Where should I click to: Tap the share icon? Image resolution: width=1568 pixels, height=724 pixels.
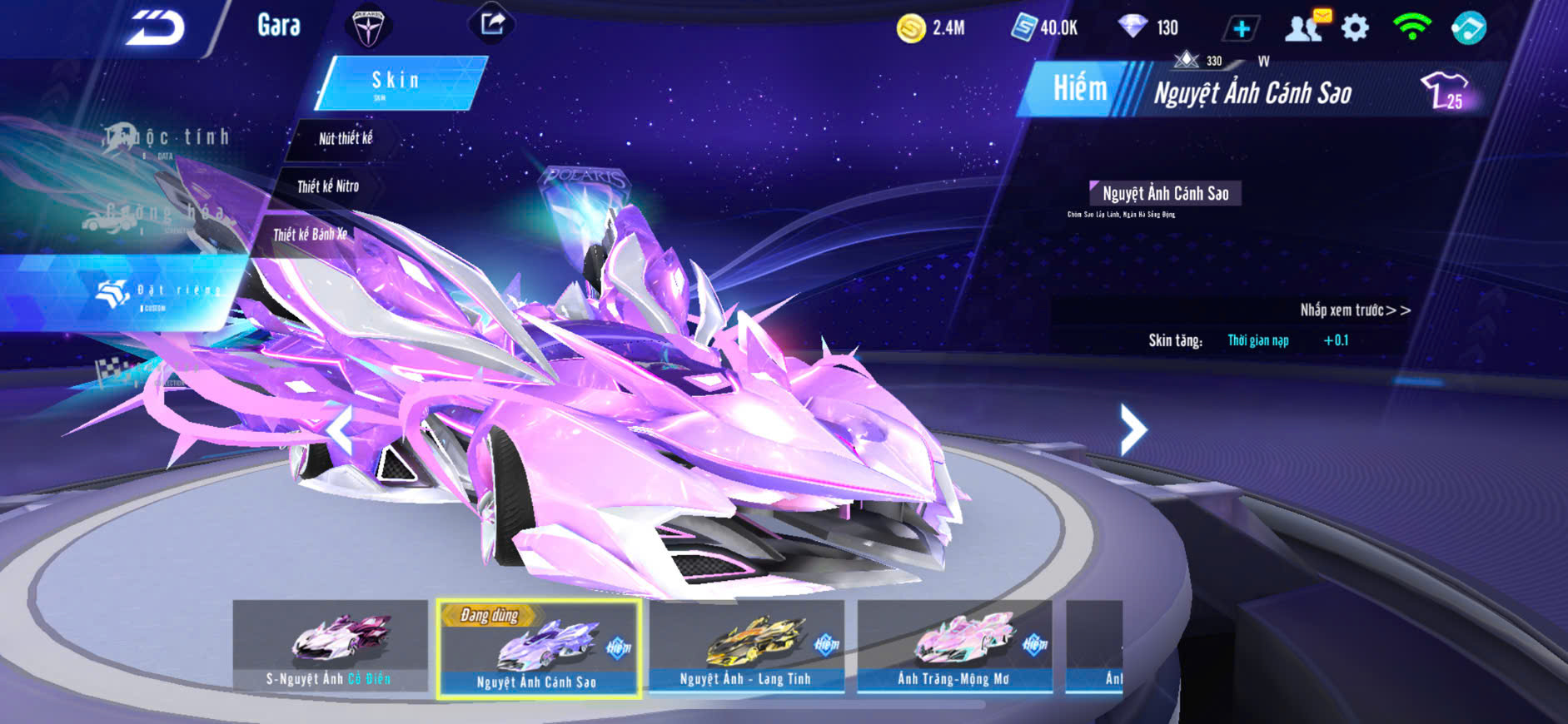tap(492, 23)
